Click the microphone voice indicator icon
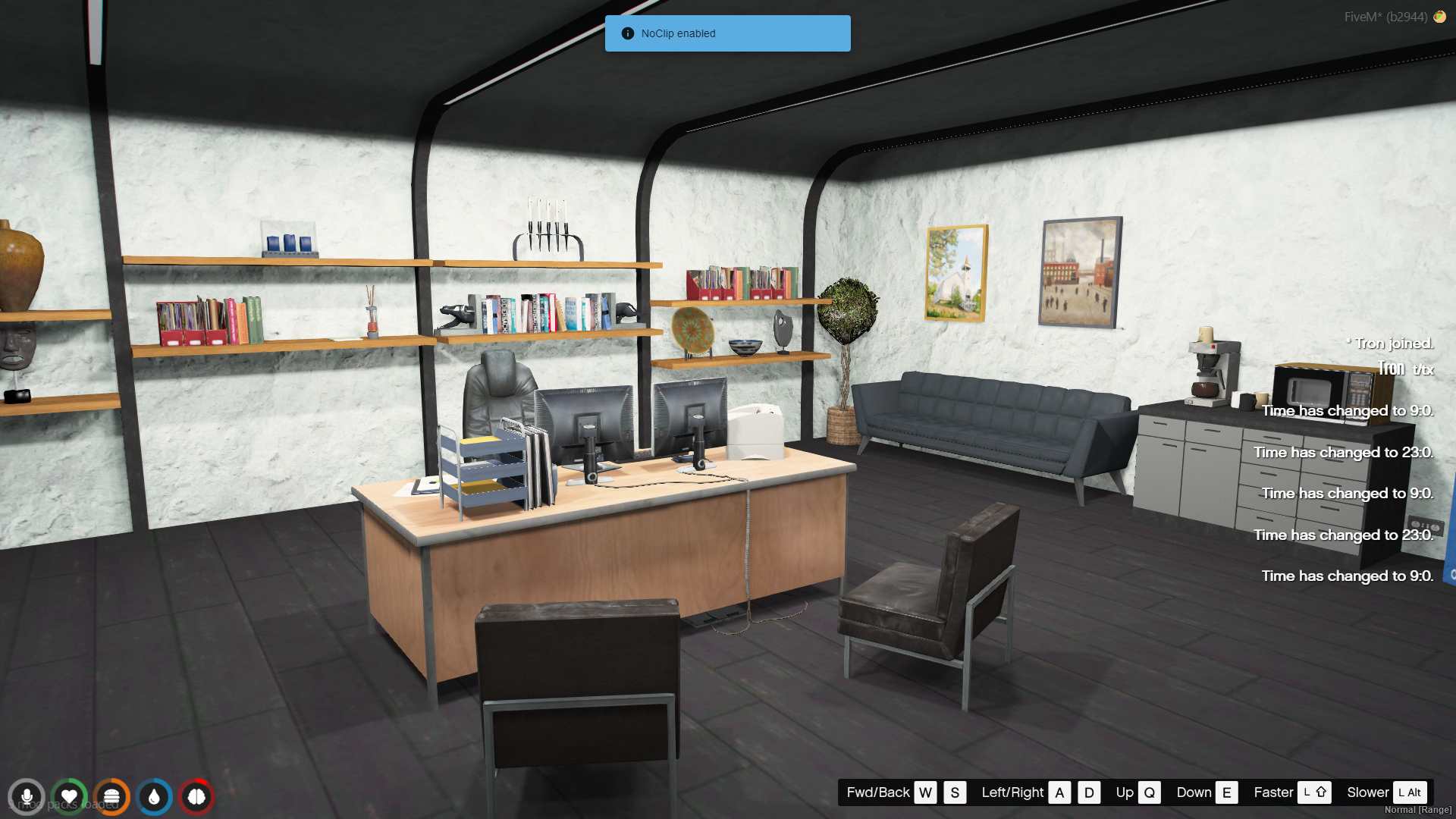This screenshot has height=819, width=1456. coord(27,797)
